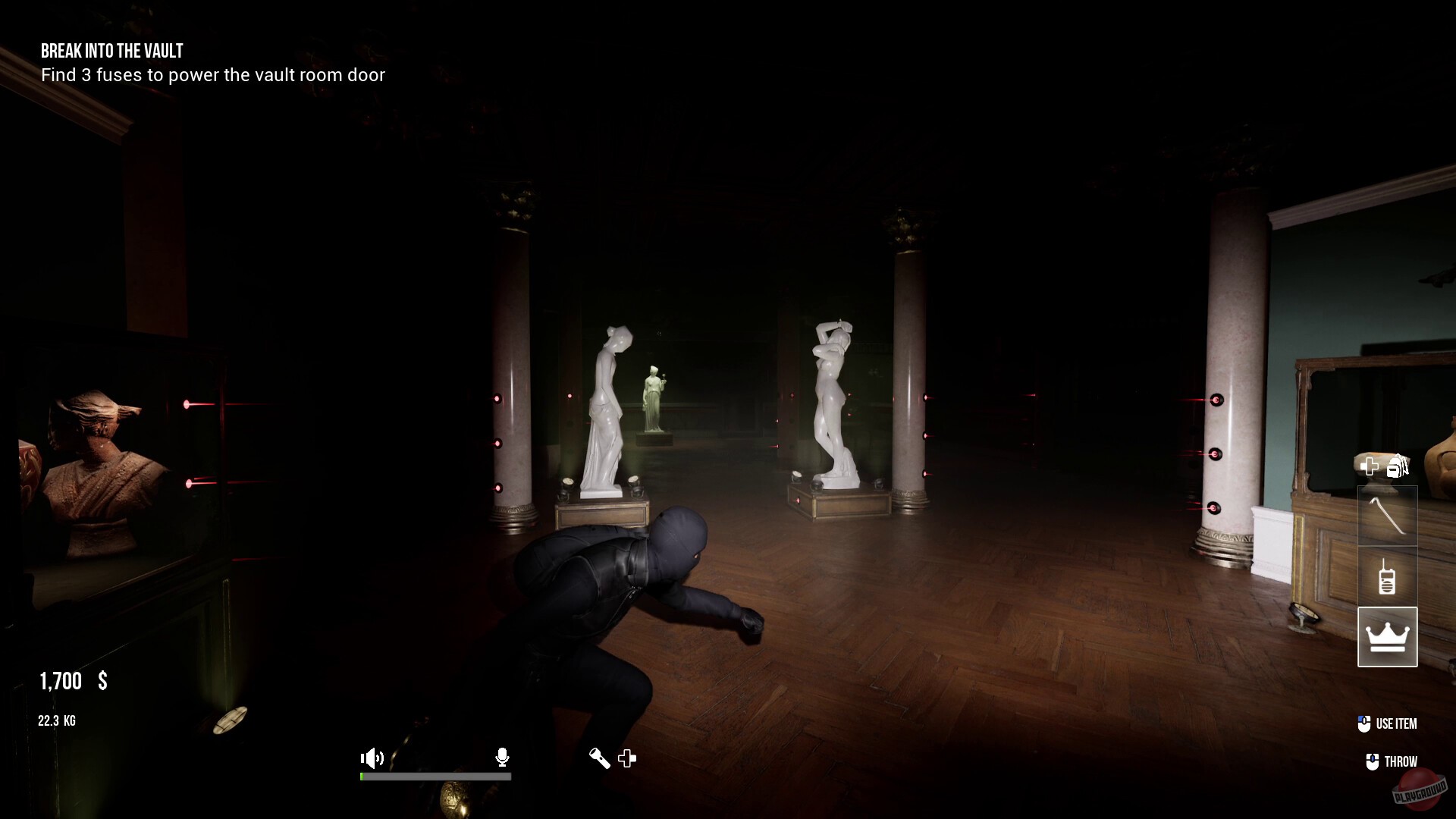Select the crowbar in the inventory
This screenshot has height=819, width=1456.
tap(1388, 516)
